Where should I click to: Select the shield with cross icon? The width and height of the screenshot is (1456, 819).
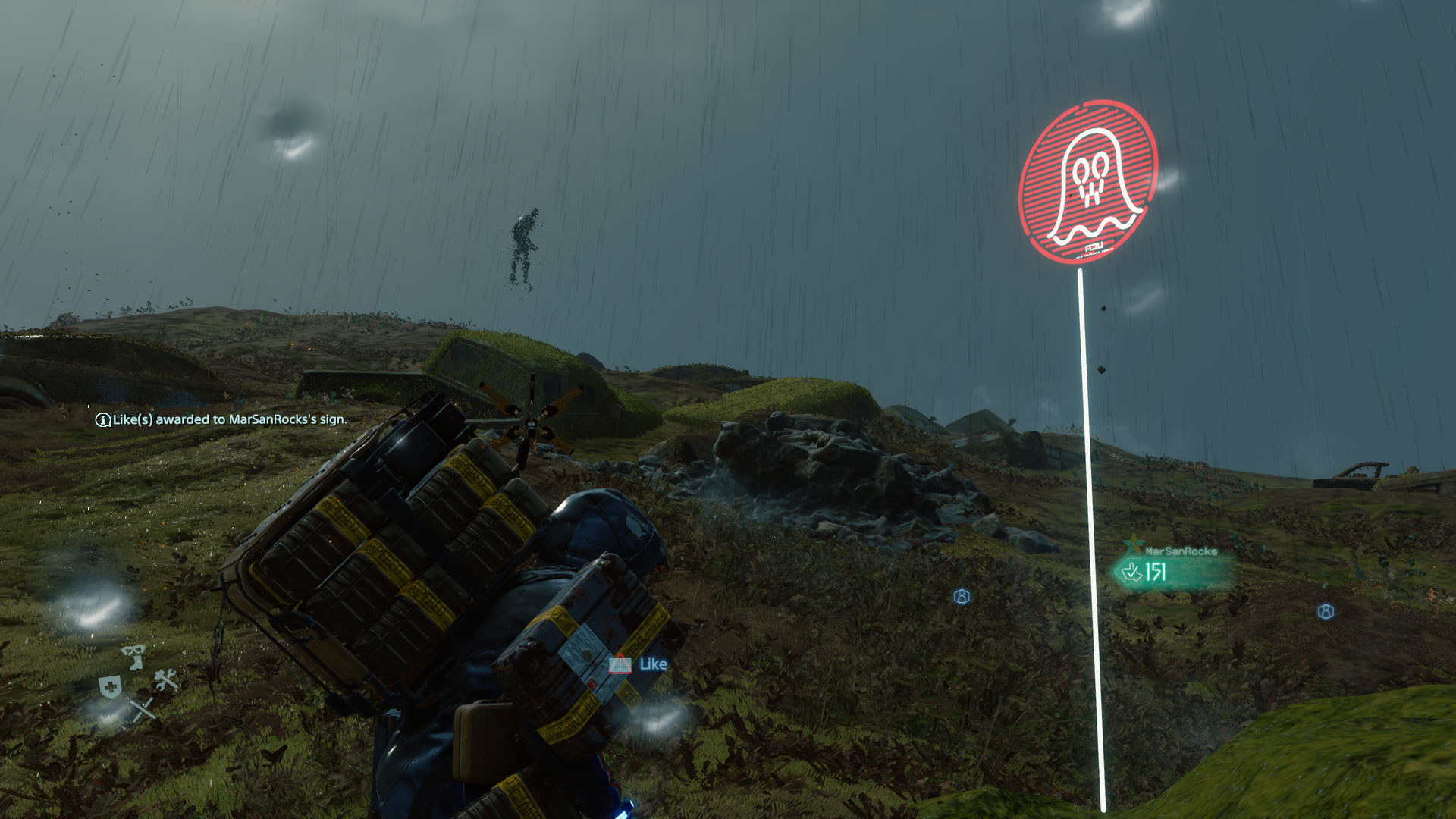click(111, 687)
